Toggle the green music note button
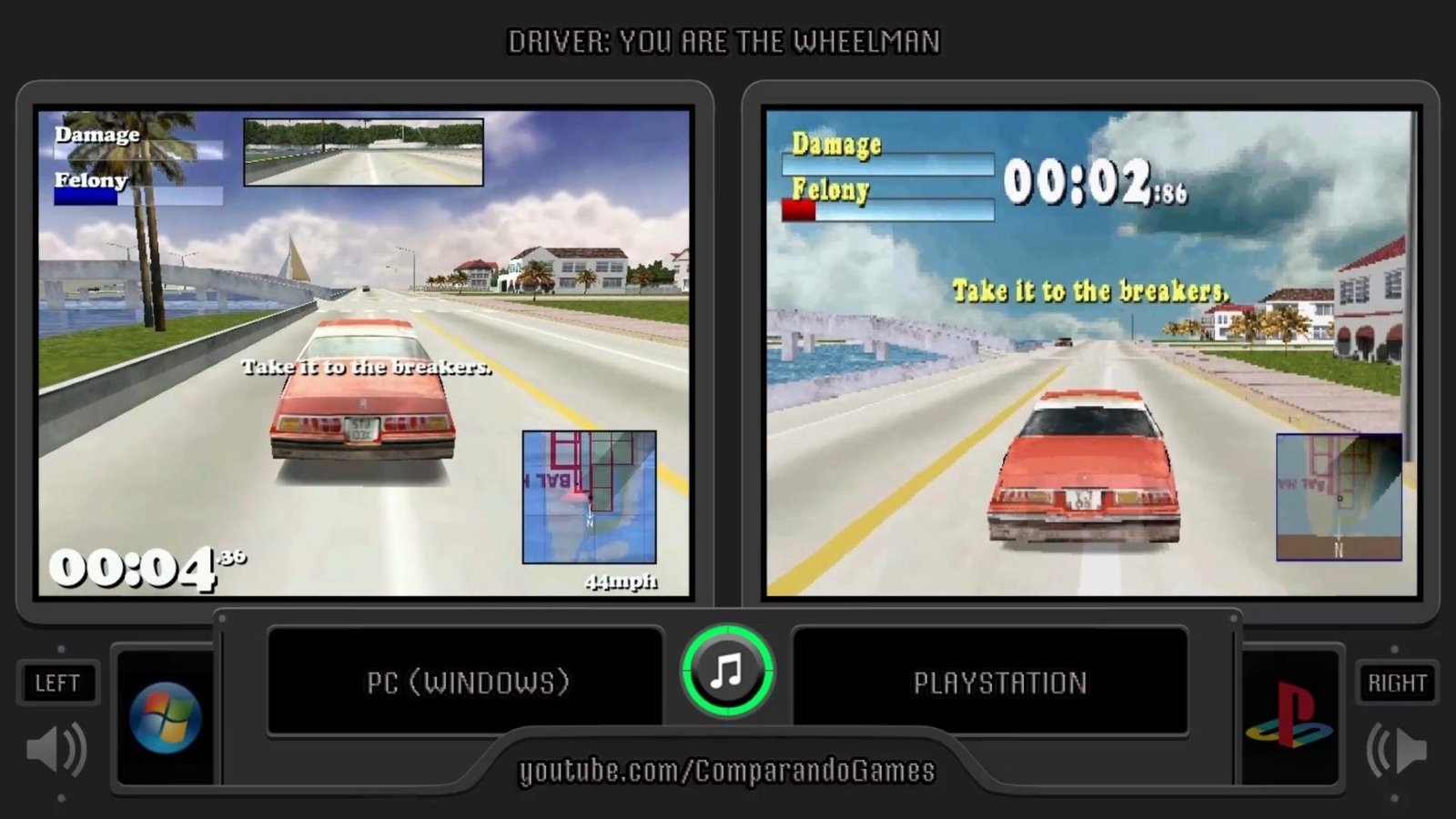1456x819 pixels. pos(727,672)
